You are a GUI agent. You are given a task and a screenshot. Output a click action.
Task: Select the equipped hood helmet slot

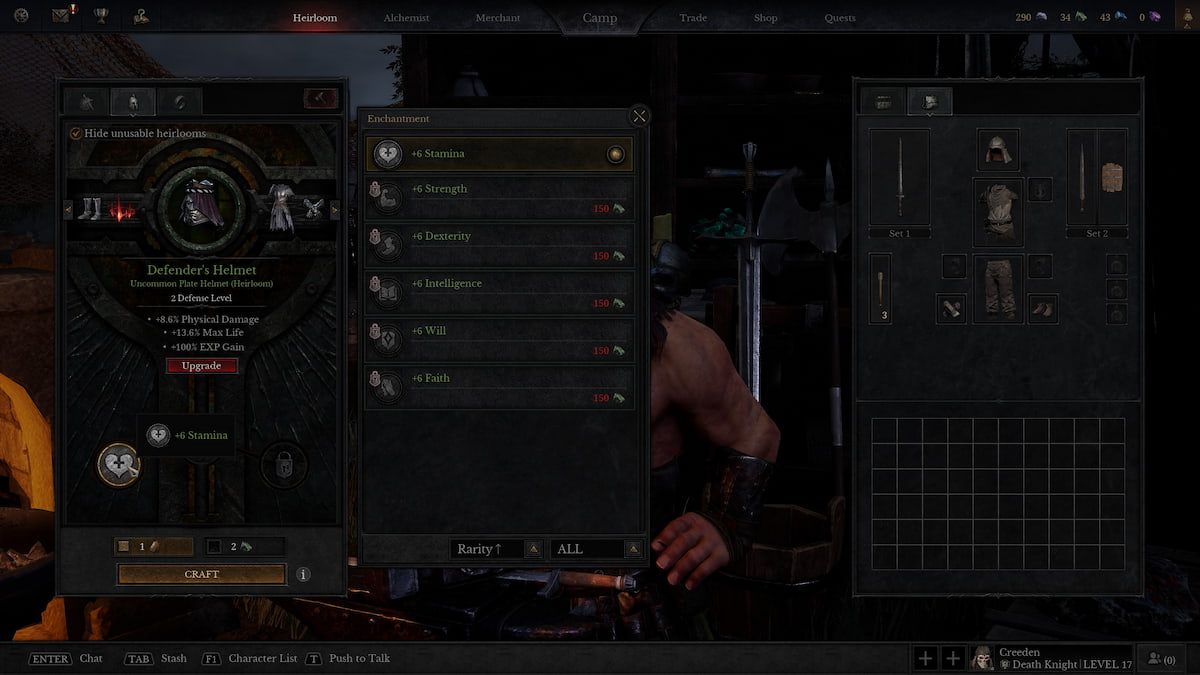tap(998, 150)
